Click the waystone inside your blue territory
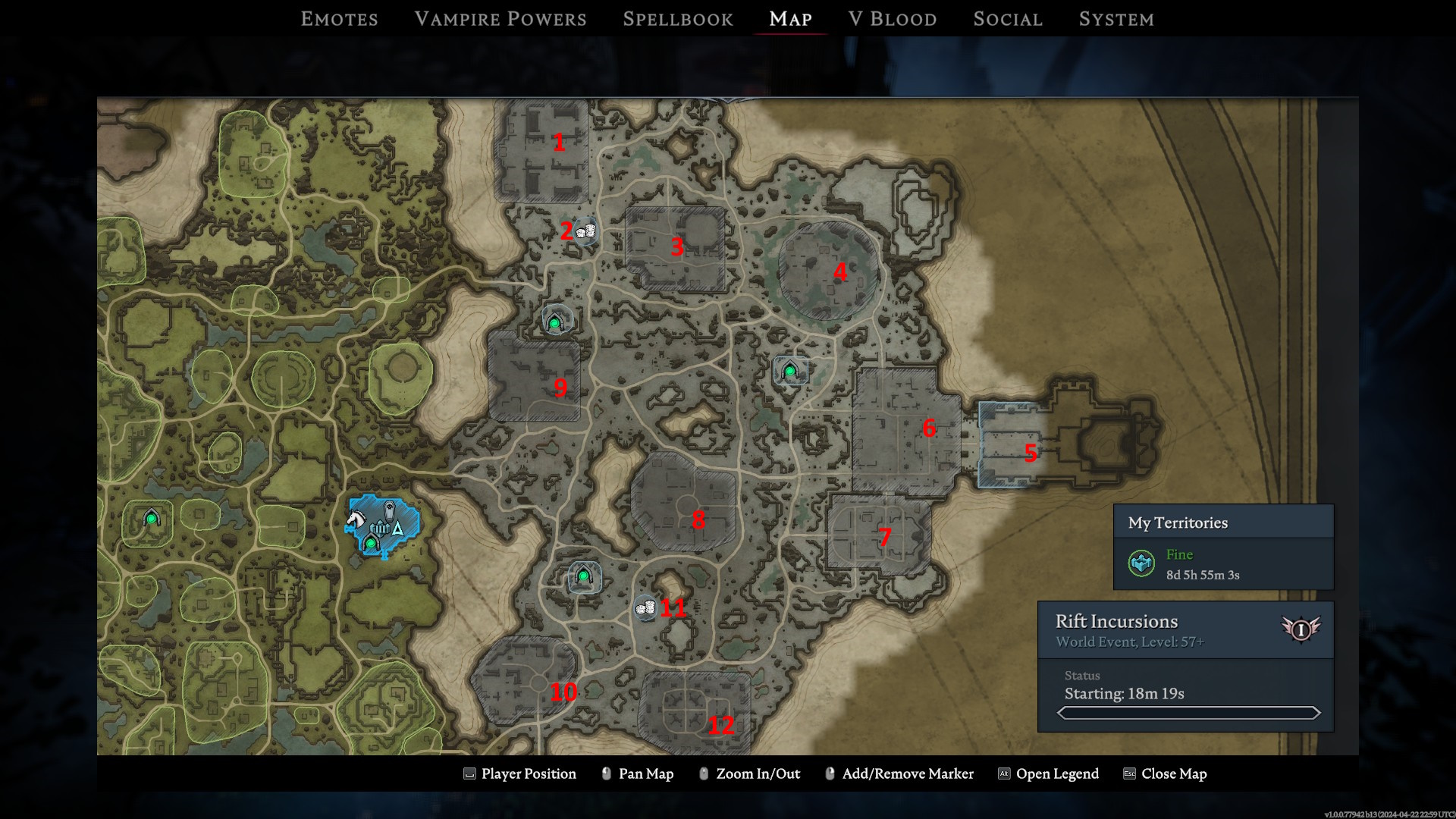 [371, 544]
